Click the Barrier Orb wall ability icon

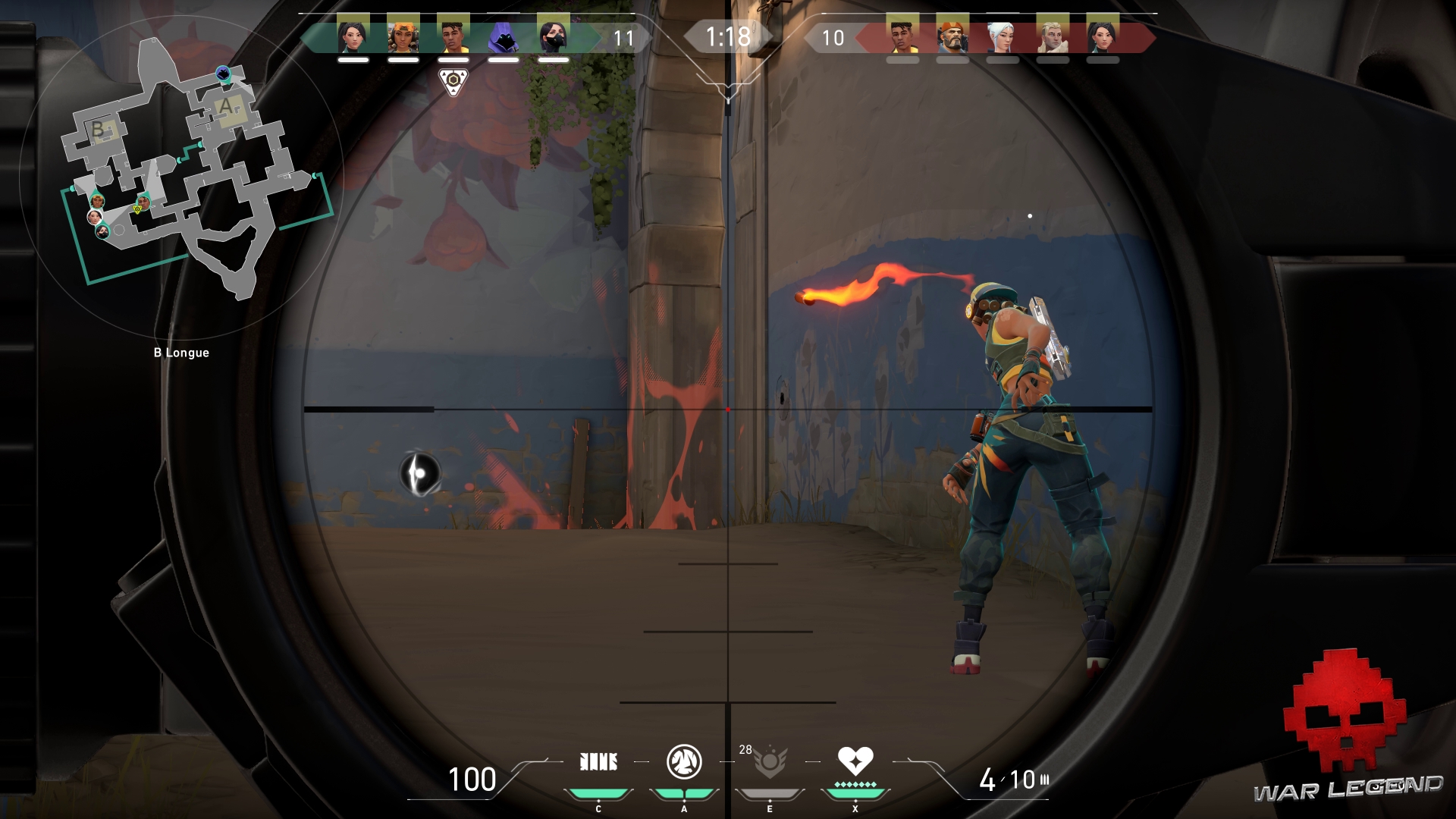tap(598, 762)
